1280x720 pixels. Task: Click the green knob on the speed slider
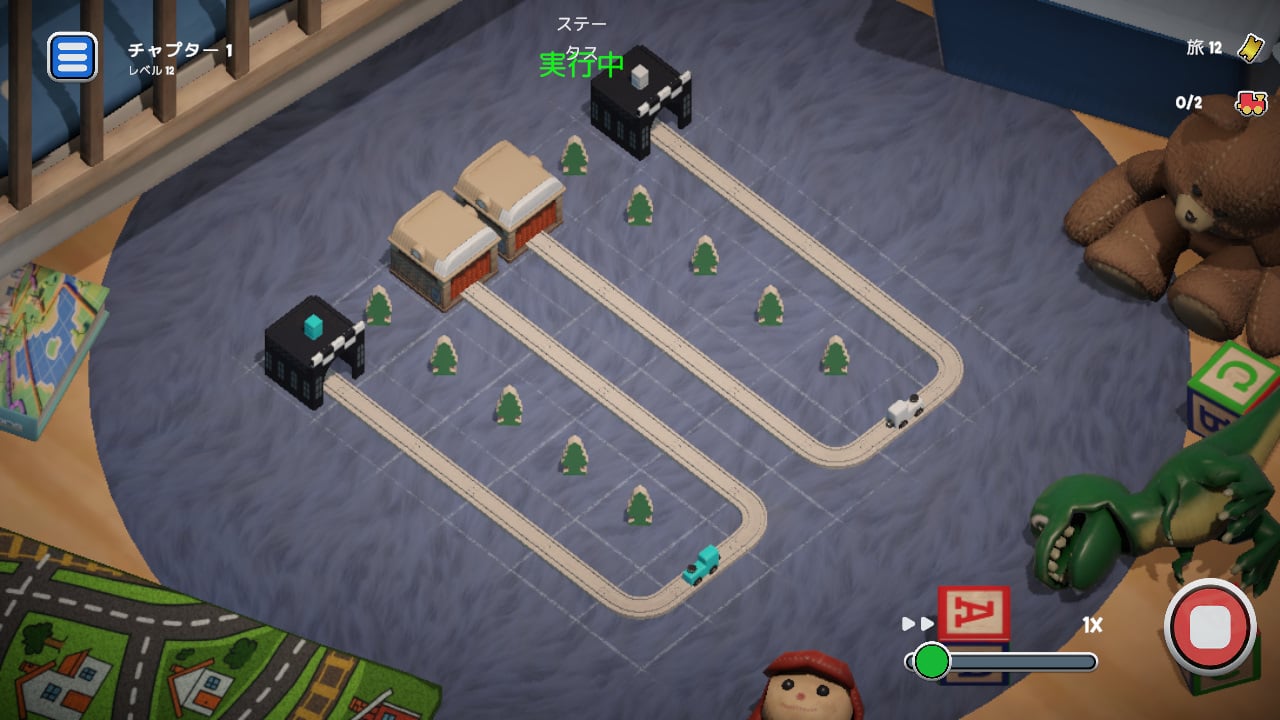pos(930,659)
